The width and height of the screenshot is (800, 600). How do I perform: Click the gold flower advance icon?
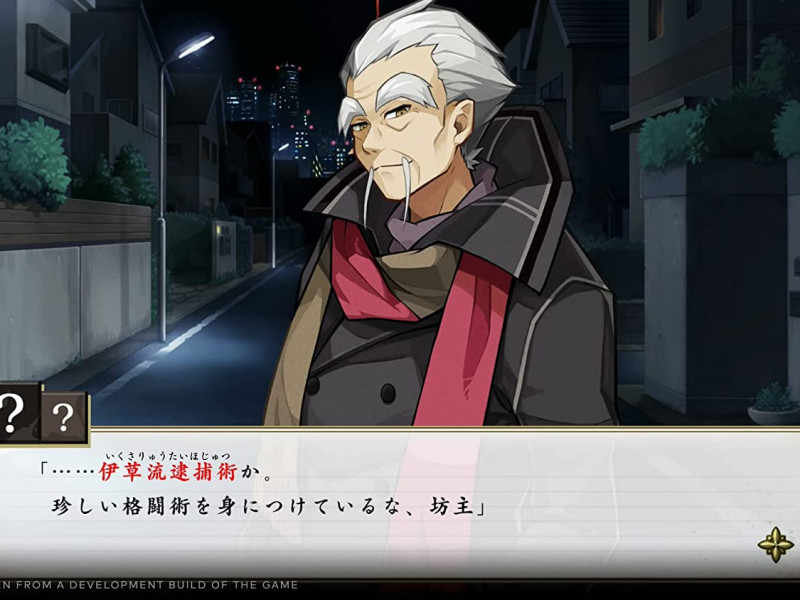point(775,544)
